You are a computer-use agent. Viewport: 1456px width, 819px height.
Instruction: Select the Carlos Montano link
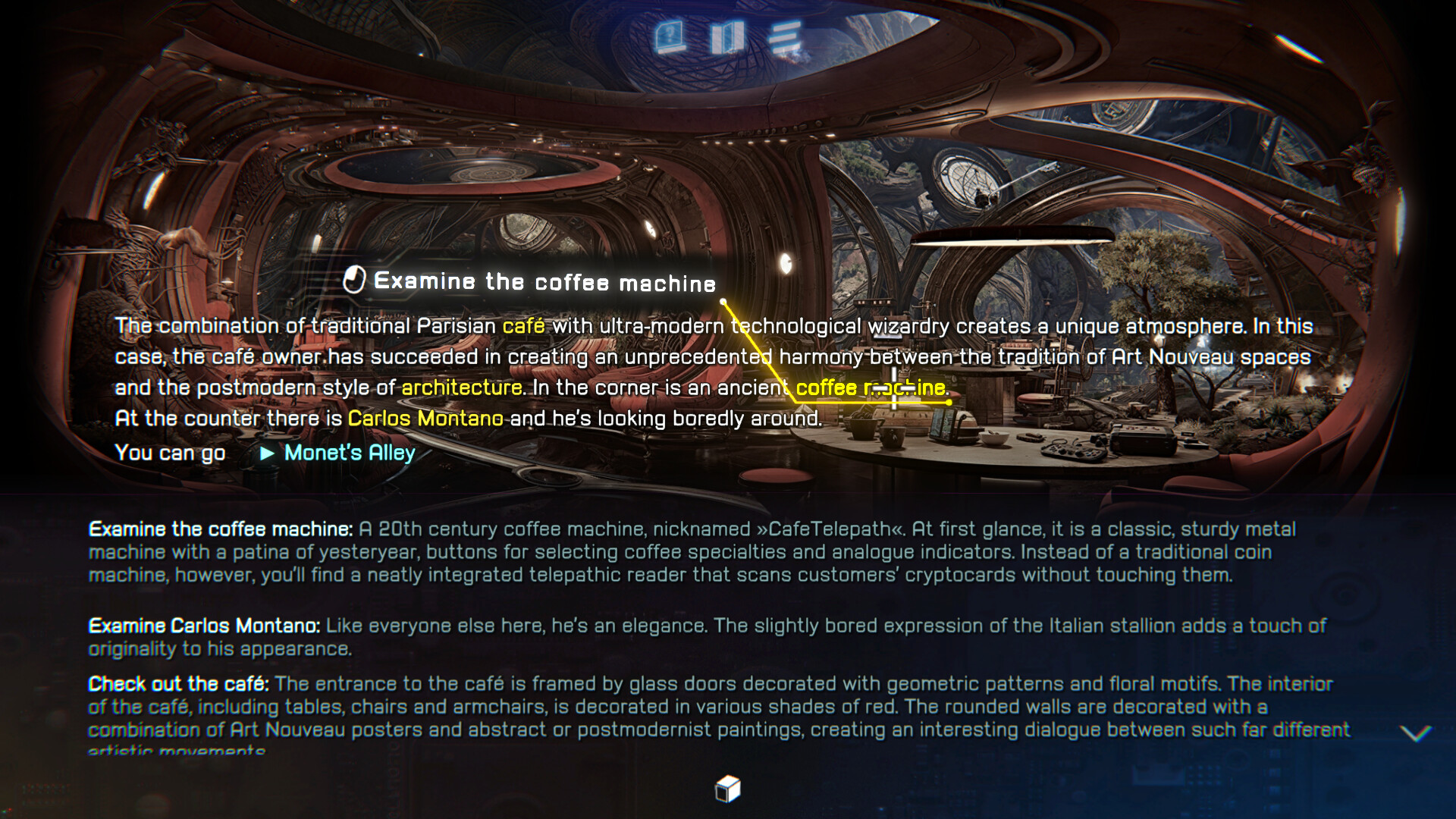tap(425, 417)
